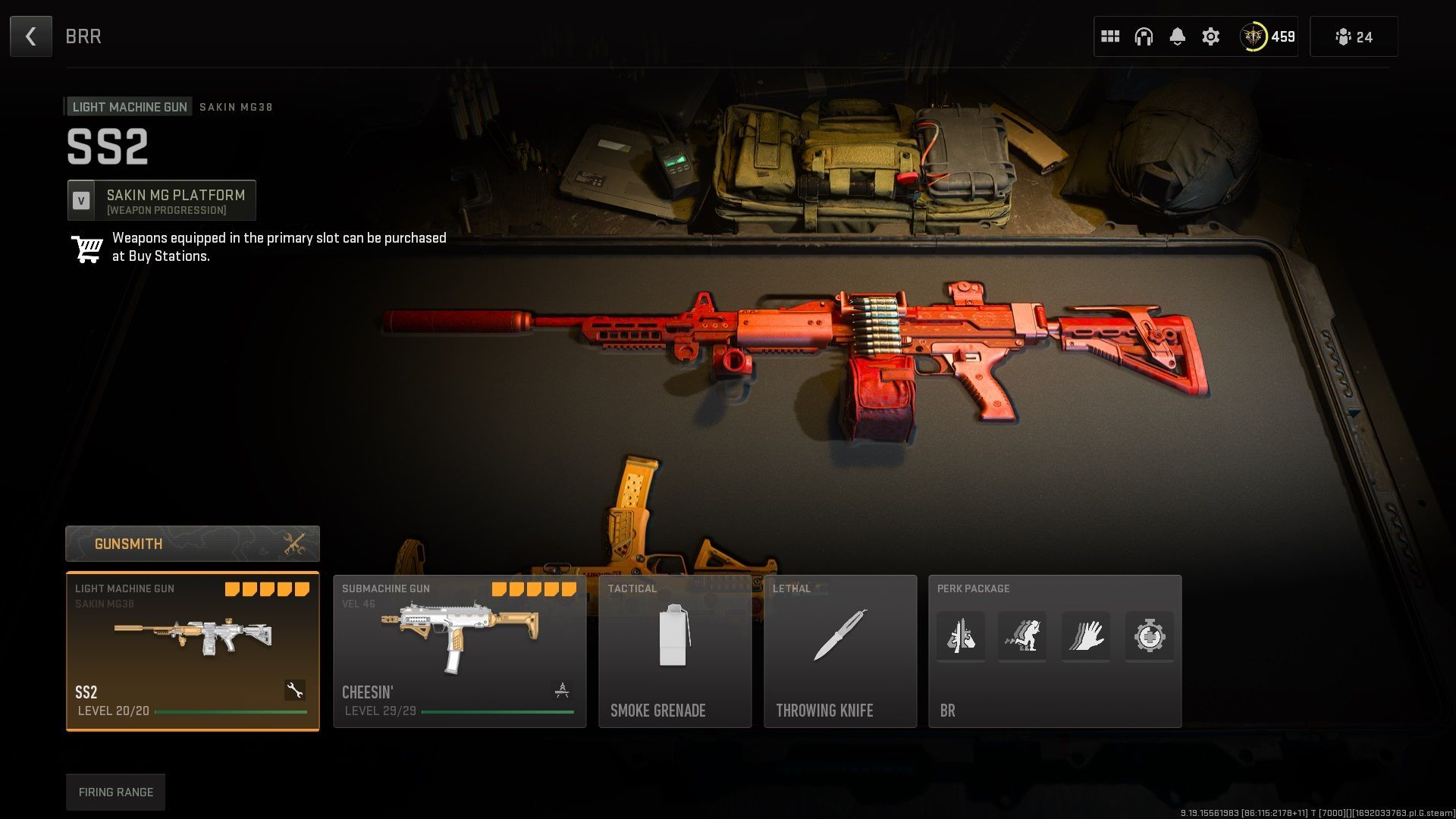Go back using the arrow button

point(31,36)
